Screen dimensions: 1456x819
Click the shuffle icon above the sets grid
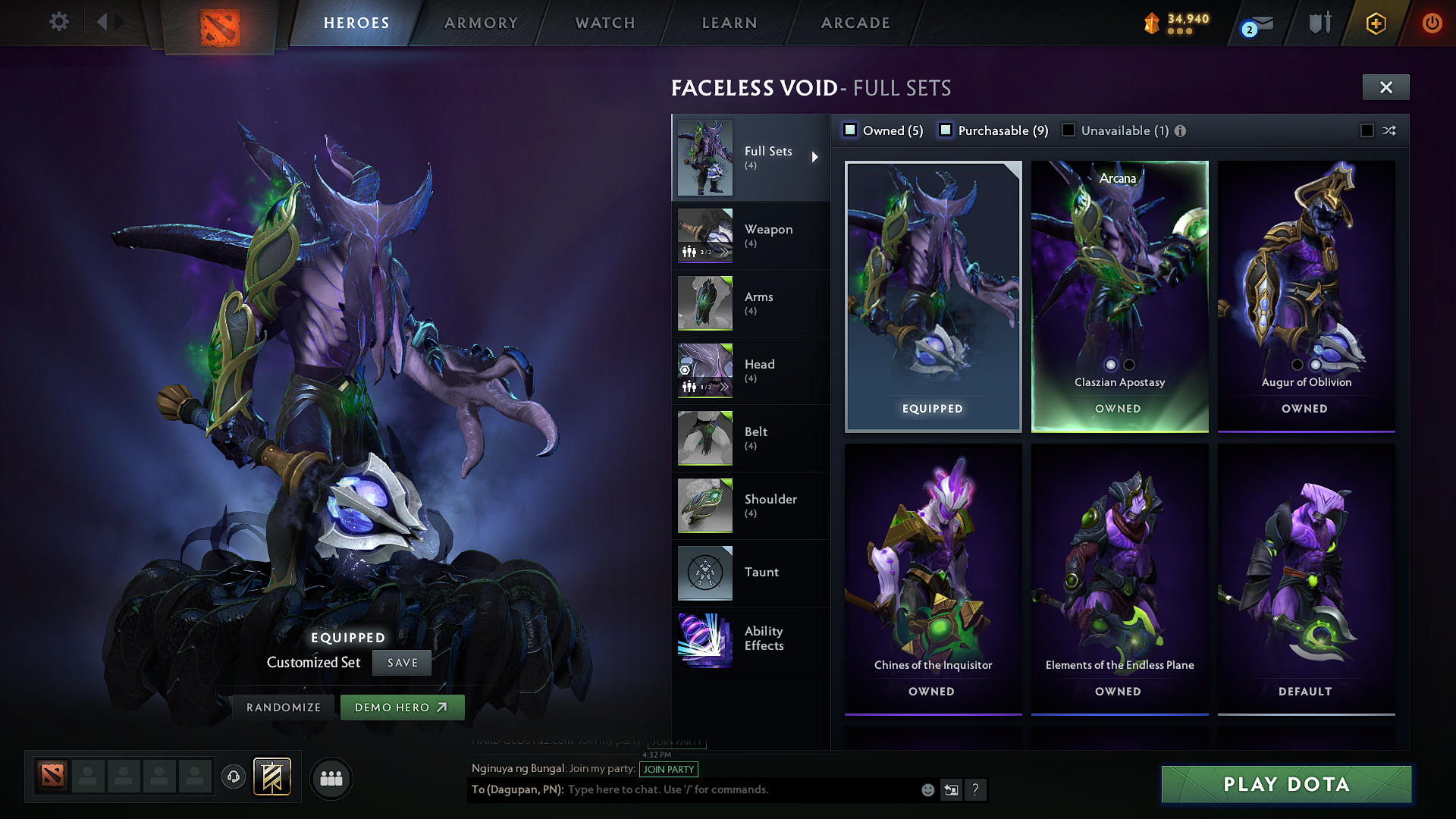(1389, 130)
